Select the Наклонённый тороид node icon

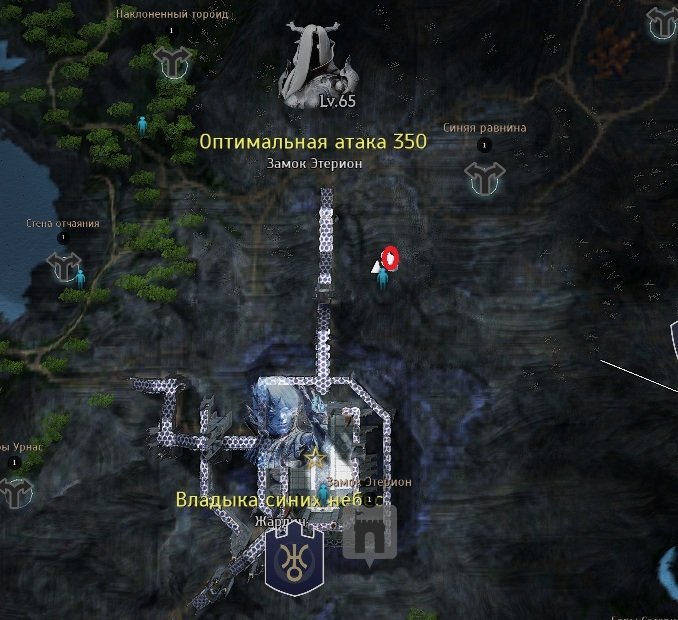[x=172, y=62]
